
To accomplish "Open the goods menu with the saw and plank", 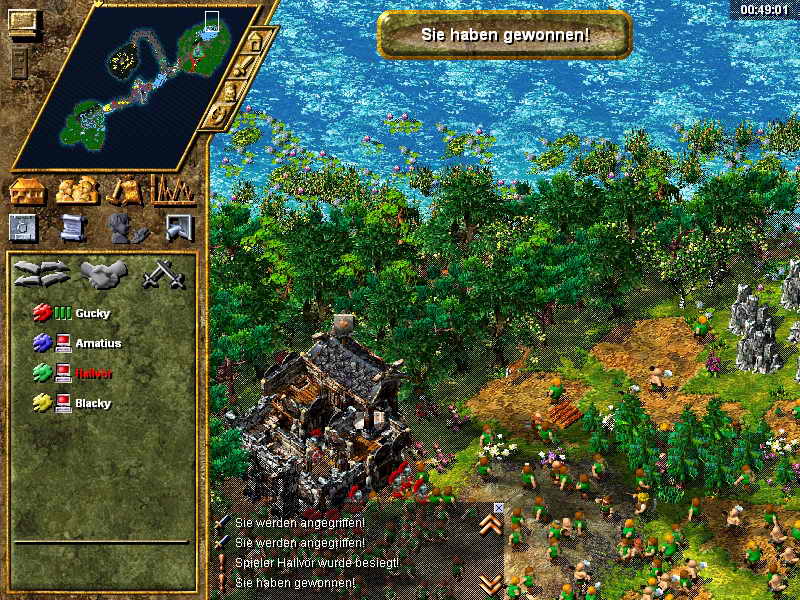I will [x=126, y=190].
